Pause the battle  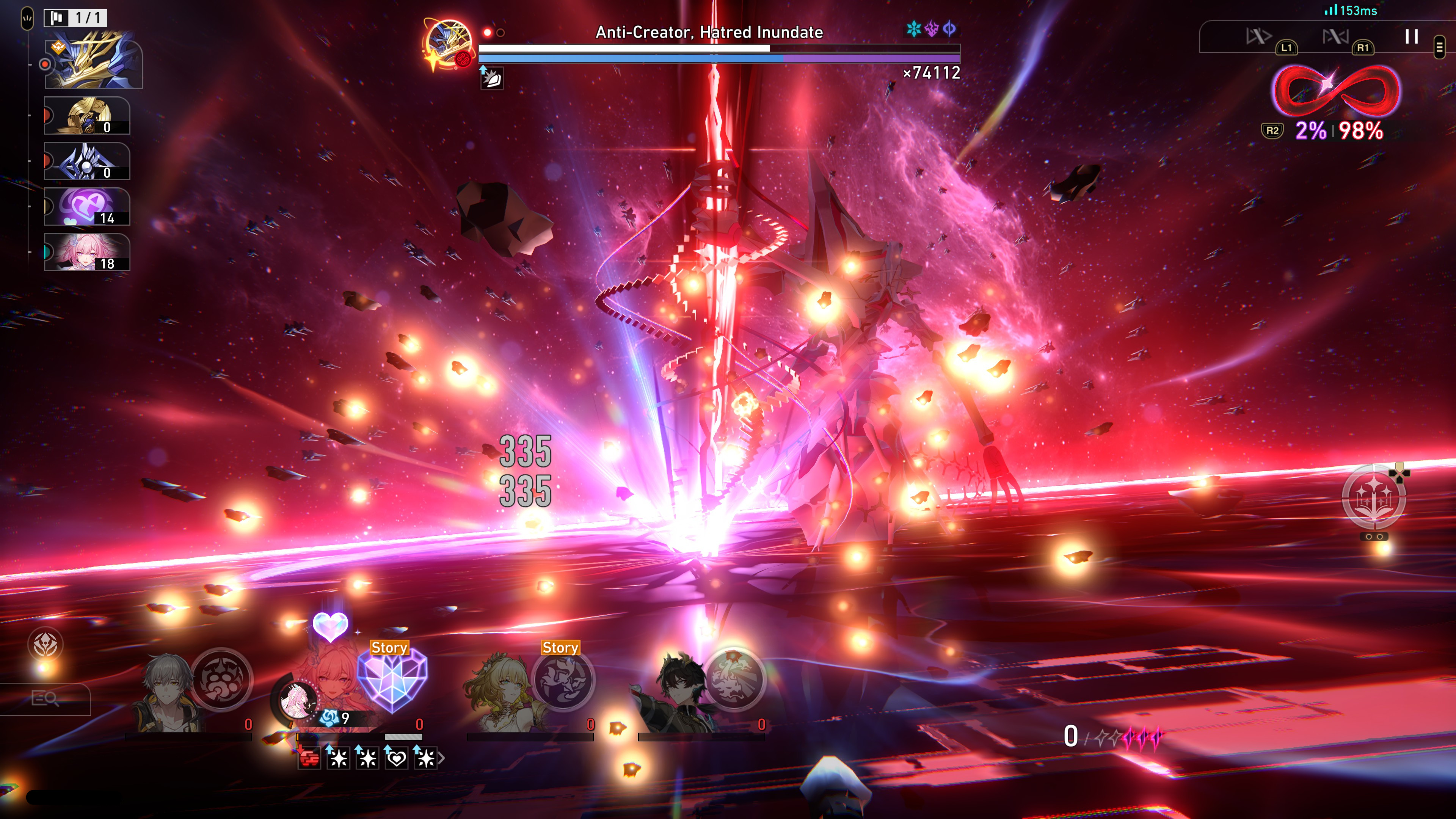point(1411,37)
